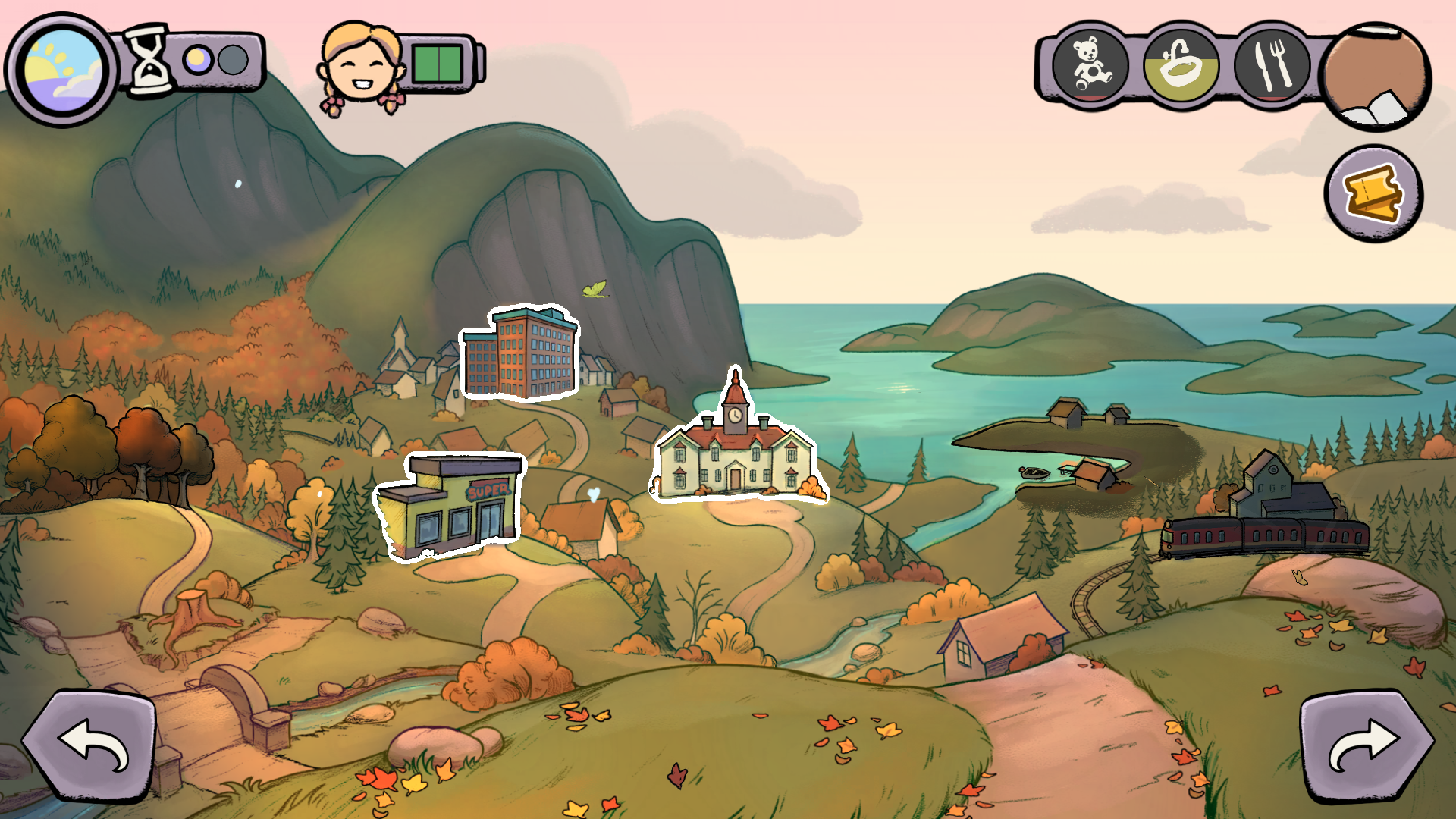Image resolution: width=1456 pixels, height=819 pixels.
Task: Open the journal book icon
Action: [1376, 77]
